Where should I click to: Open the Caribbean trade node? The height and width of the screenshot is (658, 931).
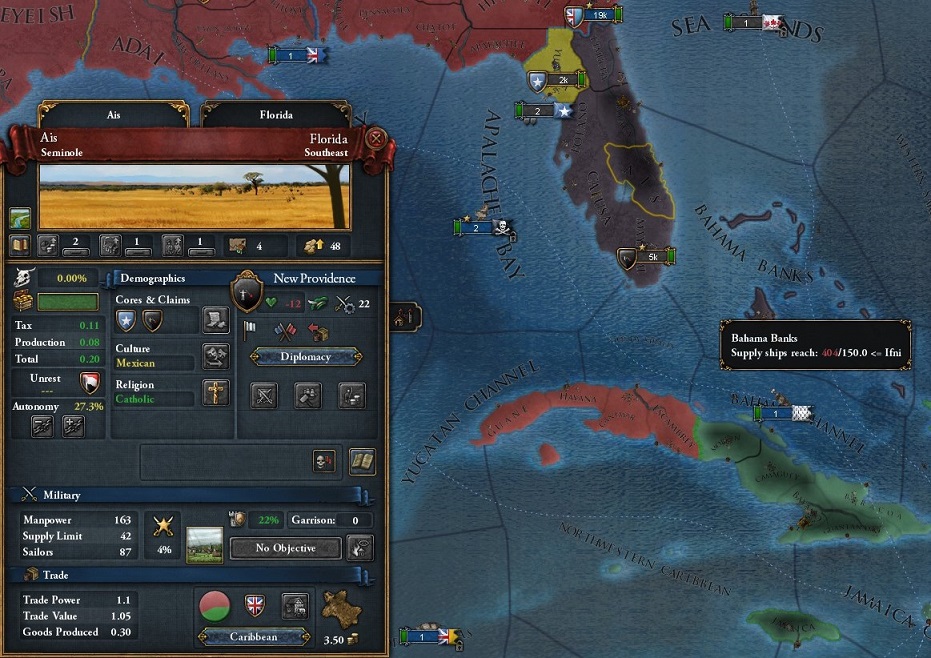[x=253, y=636]
